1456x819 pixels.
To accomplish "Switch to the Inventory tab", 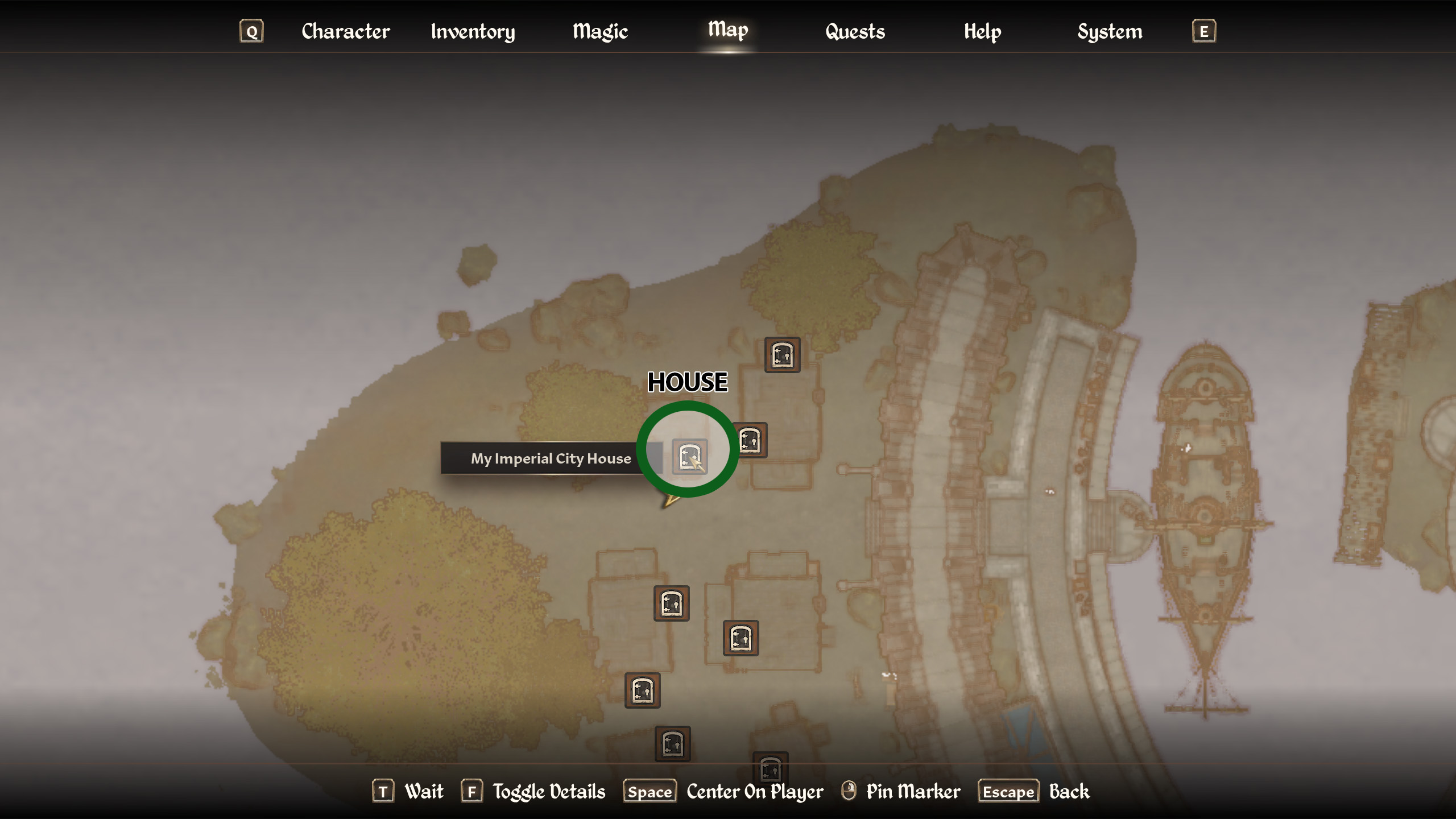I will pos(473,31).
